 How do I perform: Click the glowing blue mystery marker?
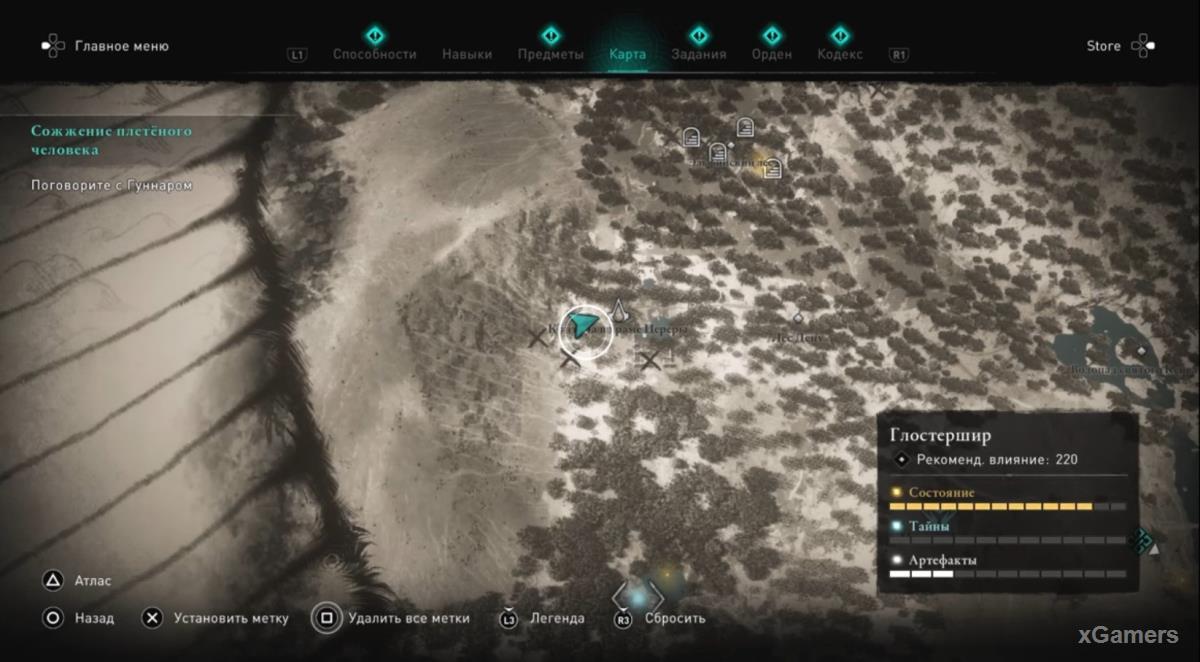(638, 597)
